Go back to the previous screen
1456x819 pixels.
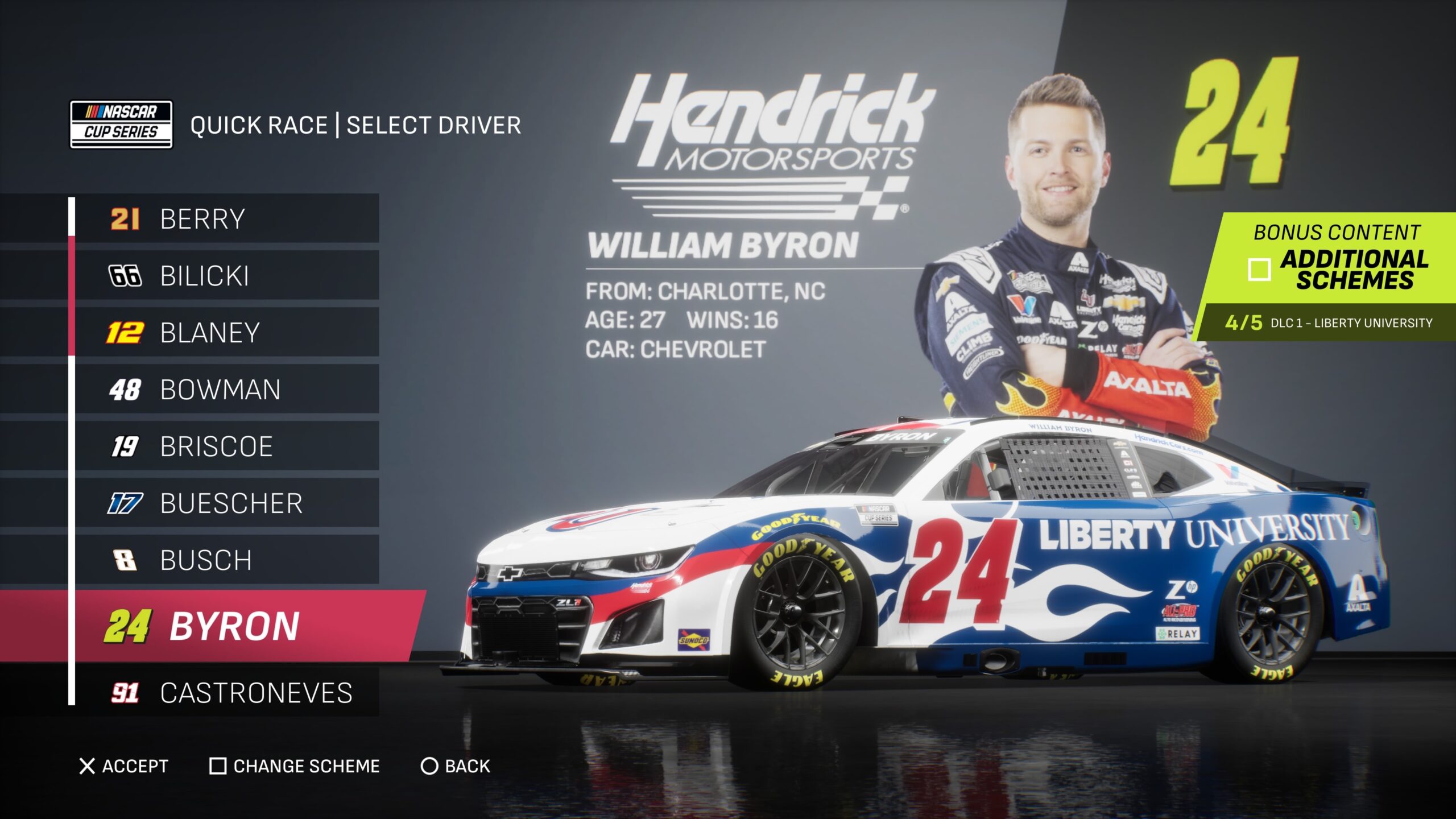pyautogui.click(x=455, y=766)
